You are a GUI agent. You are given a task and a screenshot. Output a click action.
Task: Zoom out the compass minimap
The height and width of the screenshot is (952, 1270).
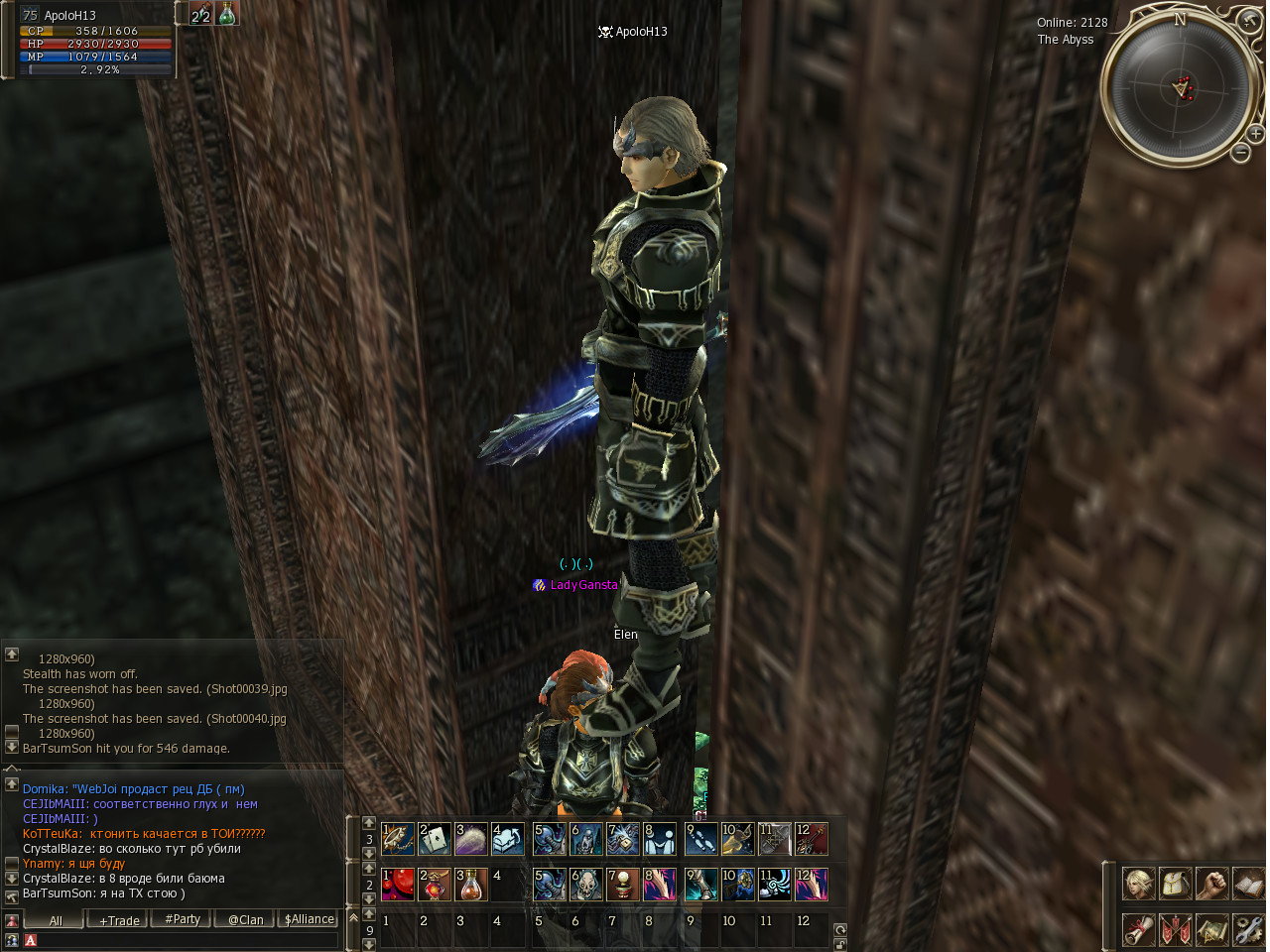[1240, 152]
